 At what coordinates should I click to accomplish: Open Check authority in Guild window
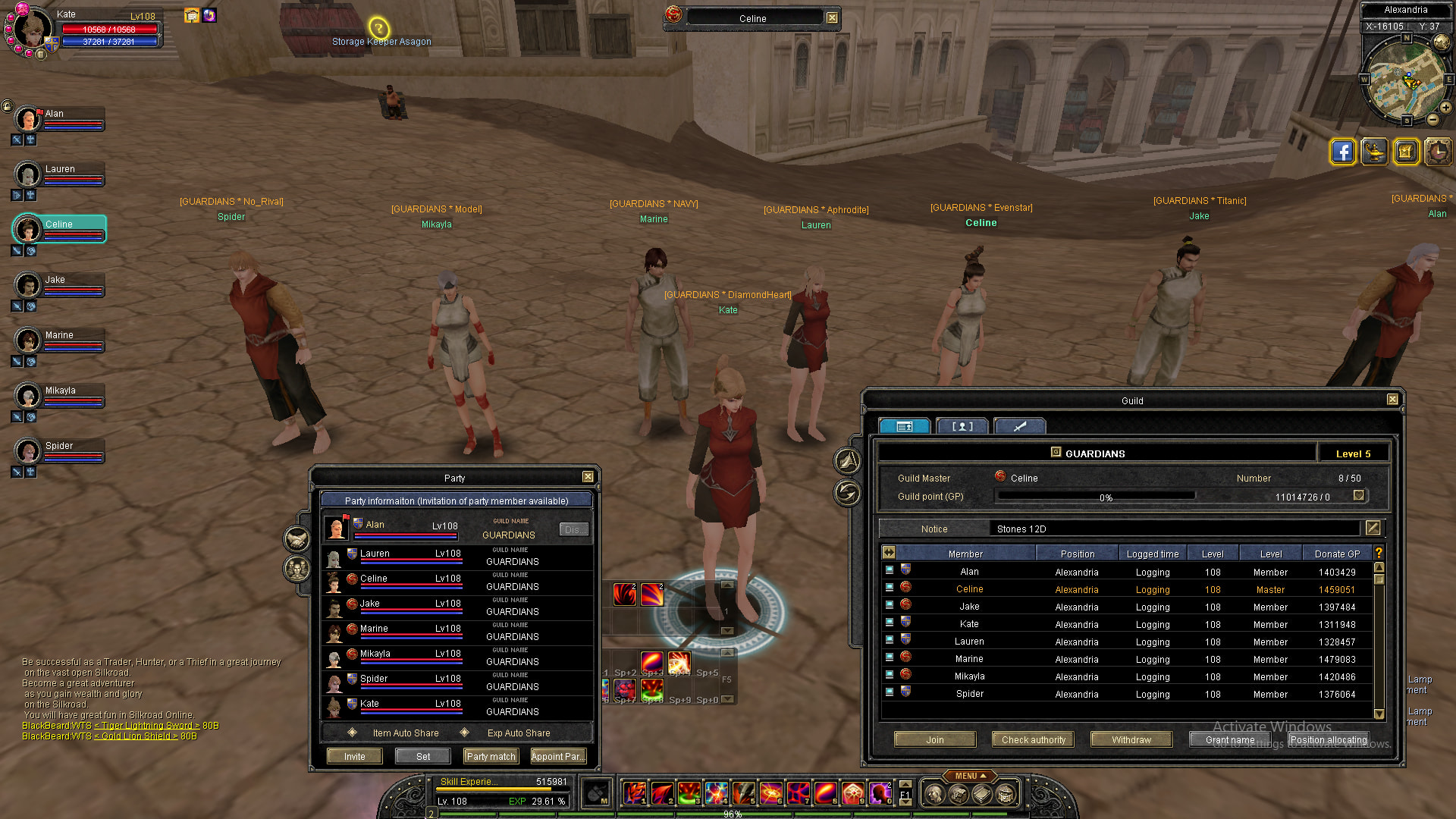click(1033, 740)
